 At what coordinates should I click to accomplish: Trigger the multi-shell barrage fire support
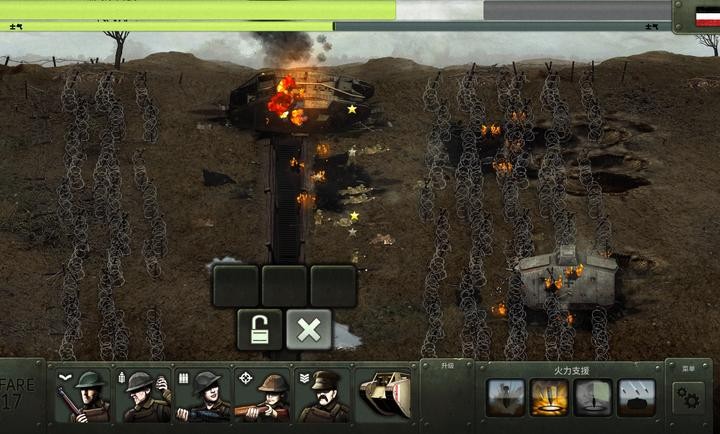(637, 397)
